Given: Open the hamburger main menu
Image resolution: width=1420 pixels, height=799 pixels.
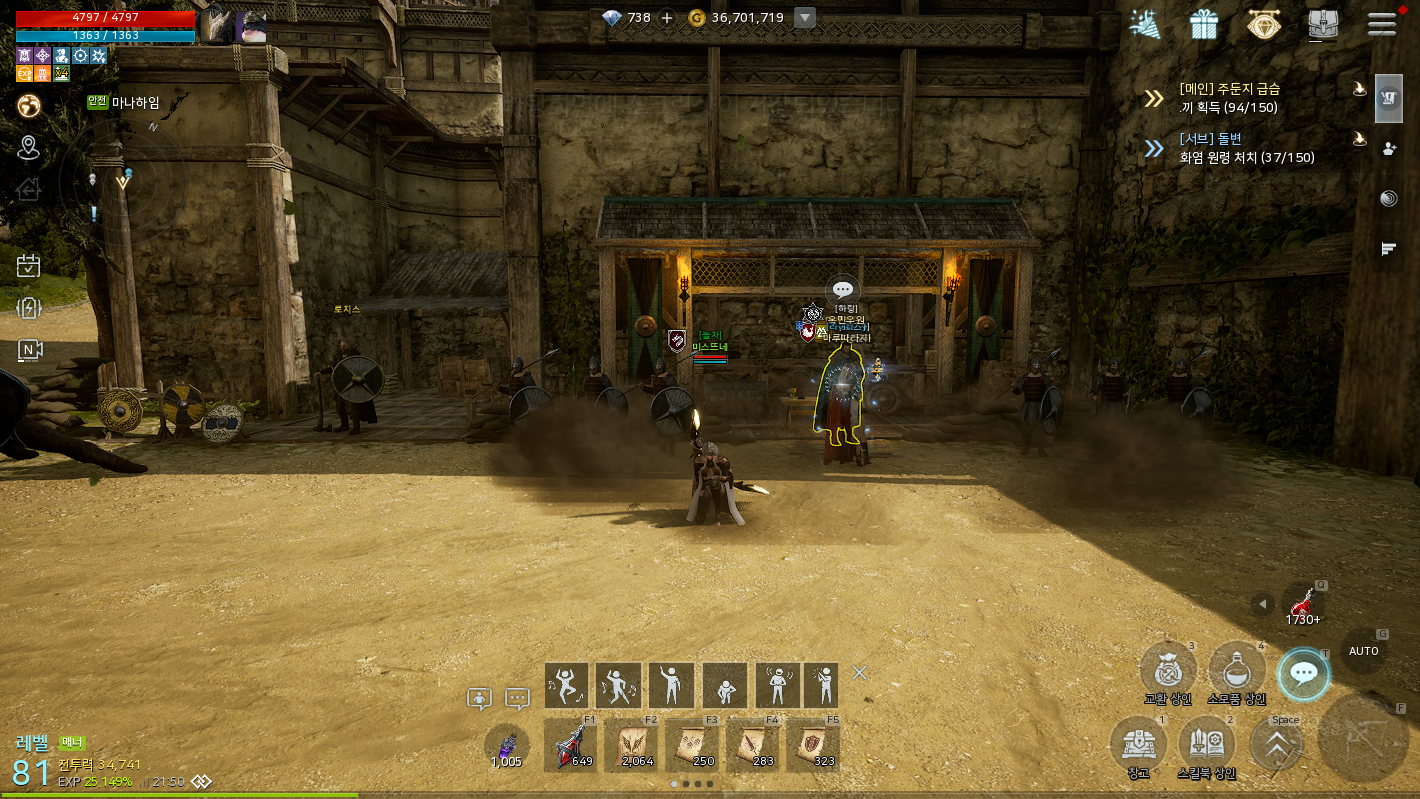Looking at the screenshot, I should point(1382,23).
